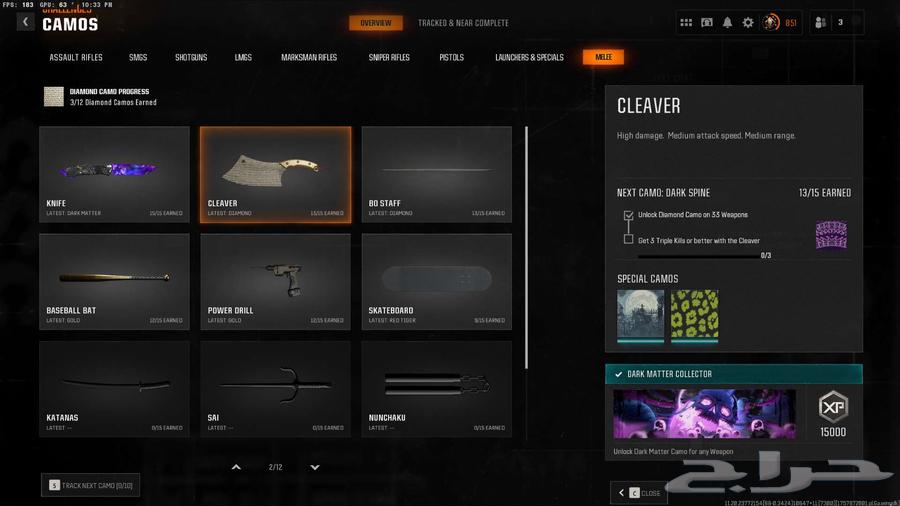Viewport: 900px width, 506px height.
Task: Go back with the top-left arrow
Action: (25, 22)
